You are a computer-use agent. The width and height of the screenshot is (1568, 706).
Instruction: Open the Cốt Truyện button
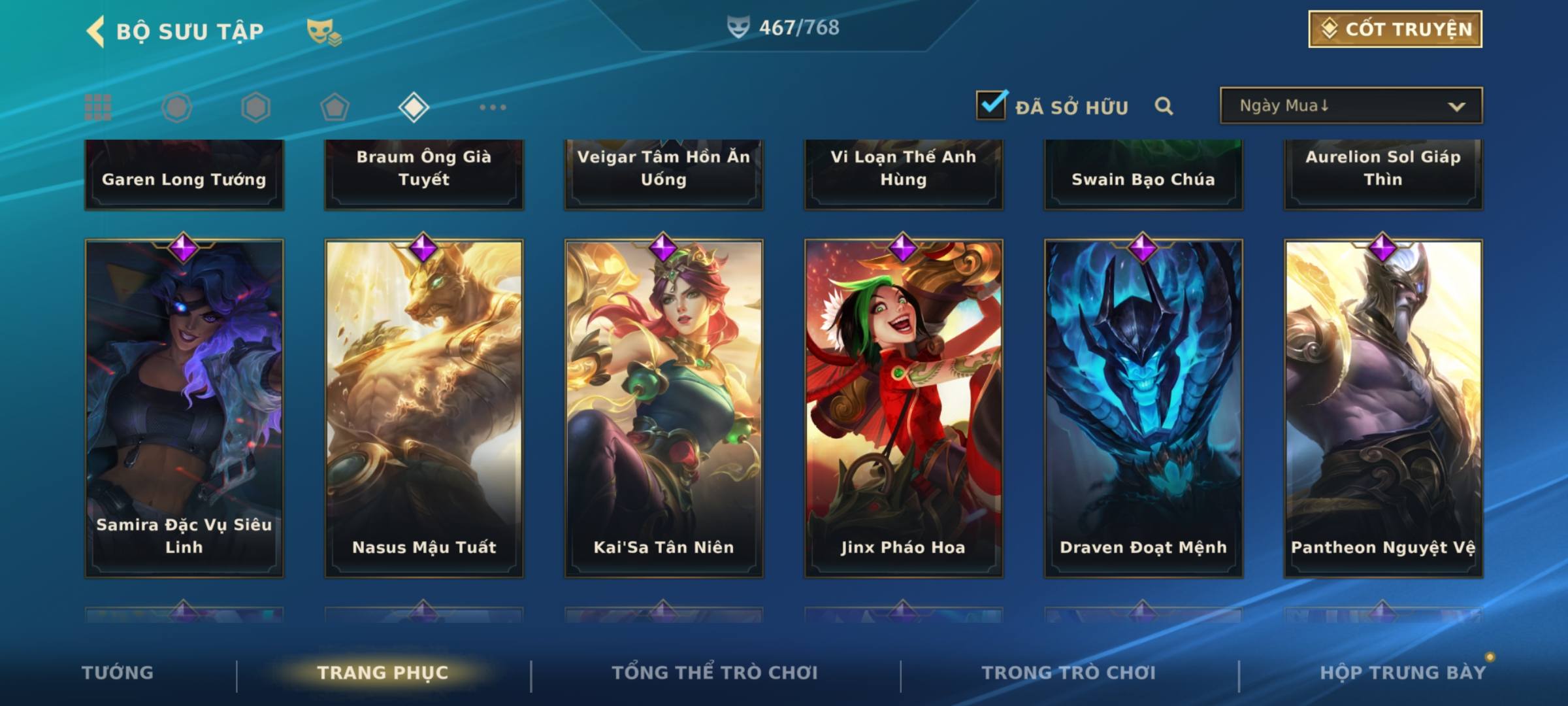point(1395,29)
